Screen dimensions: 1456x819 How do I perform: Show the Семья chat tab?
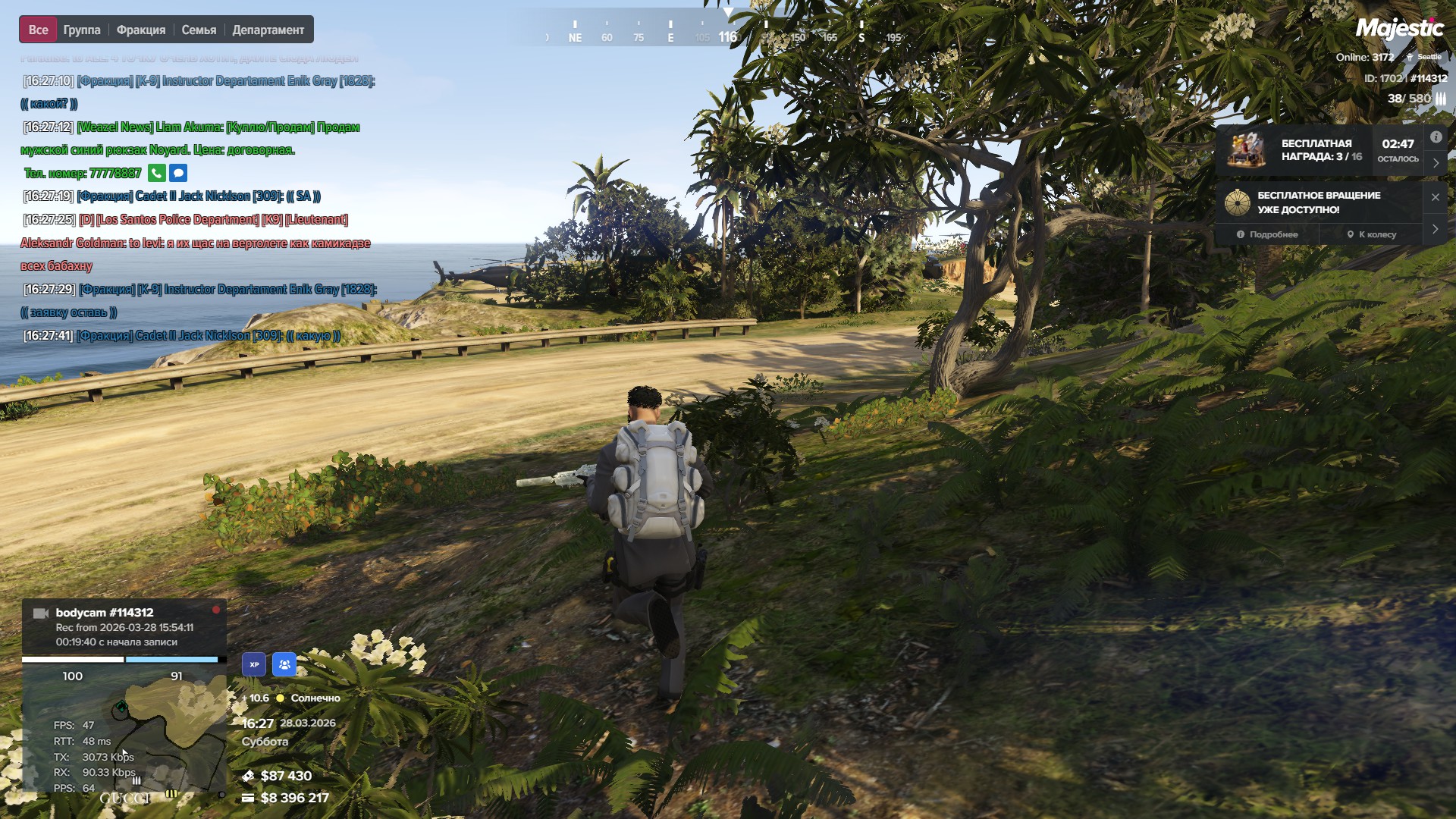pos(199,30)
